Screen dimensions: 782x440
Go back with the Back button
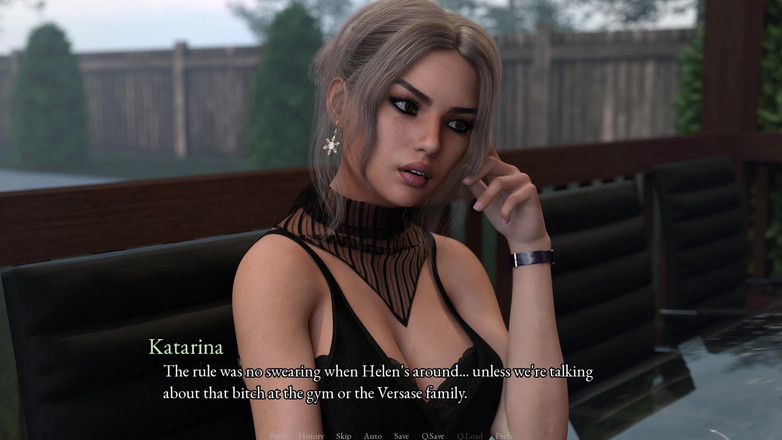pyautogui.click(x=278, y=436)
